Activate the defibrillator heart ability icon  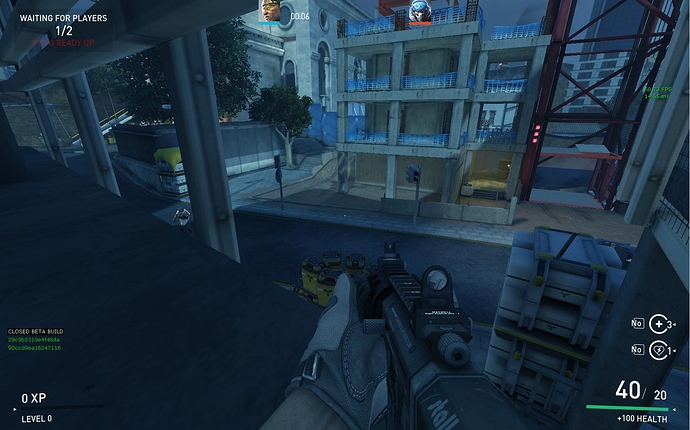click(x=657, y=350)
